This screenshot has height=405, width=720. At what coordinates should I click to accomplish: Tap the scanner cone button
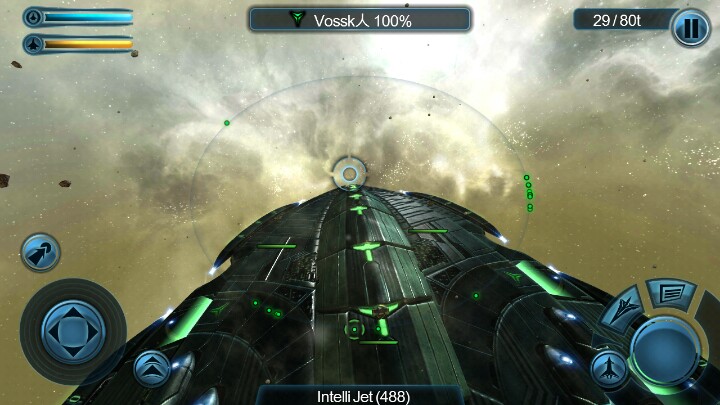[x=41, y=251]
